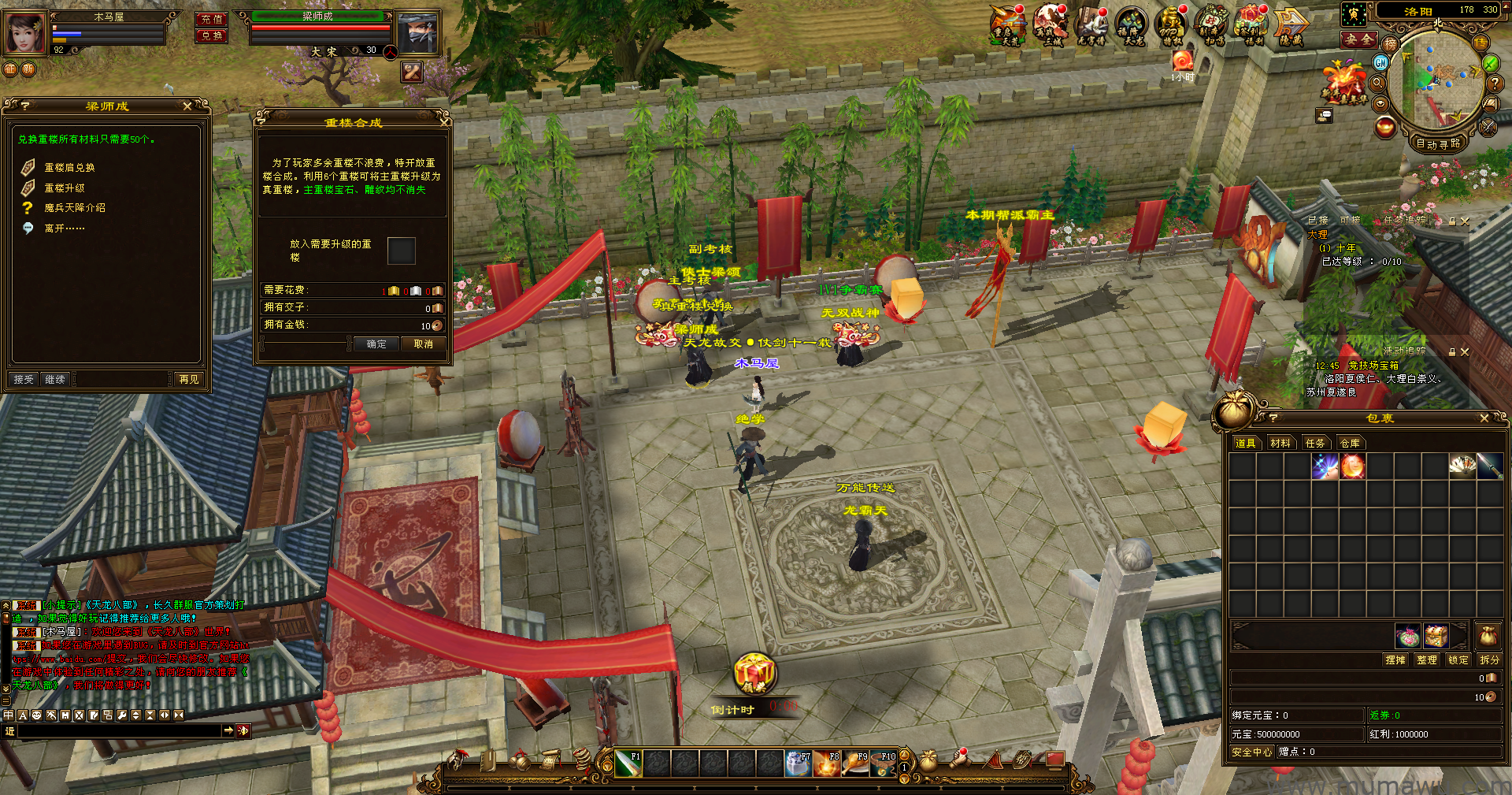The image size is (1512, 795).
Task: Open the 仓库 warehouse tab
Action: tap(1350, 444)
